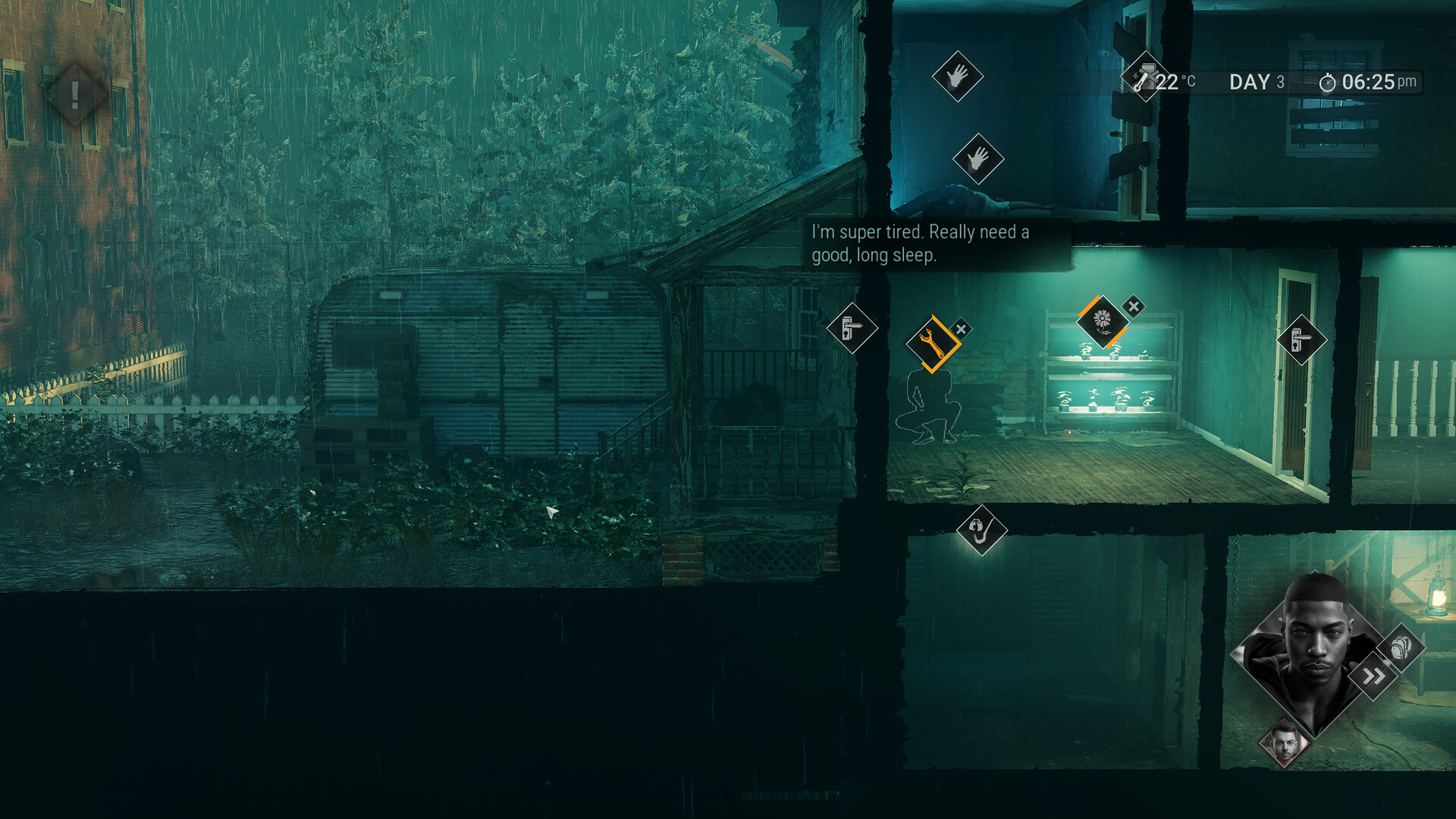Open the backpack inventory
This screenshot has height=819, width=1456.
click(x=1401, y=648)
